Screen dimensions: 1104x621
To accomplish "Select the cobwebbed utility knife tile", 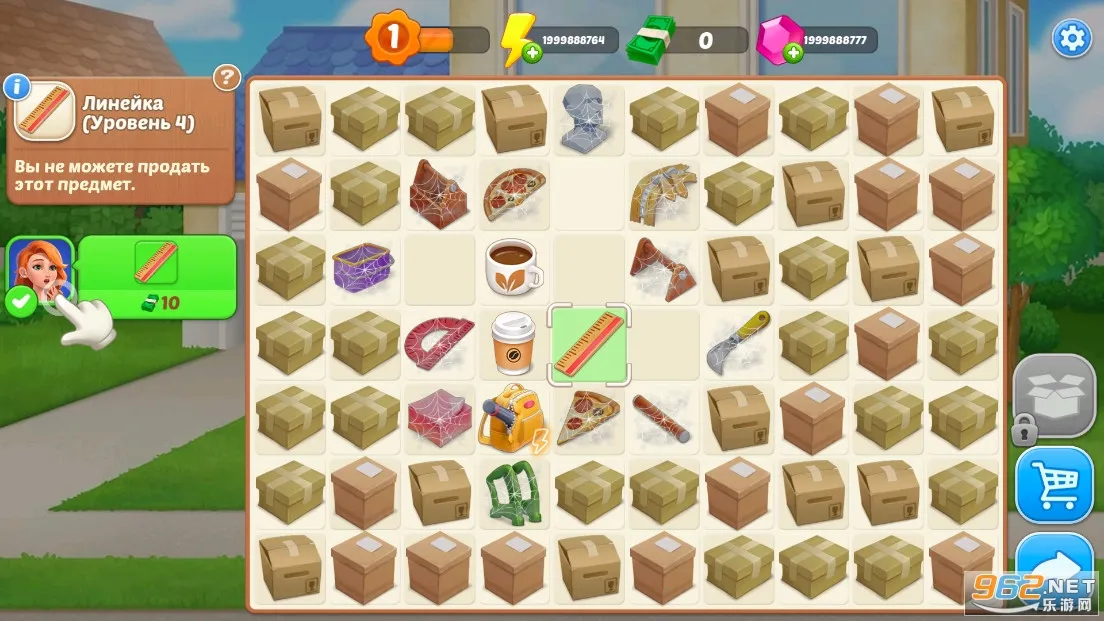I will click(738, 342).
